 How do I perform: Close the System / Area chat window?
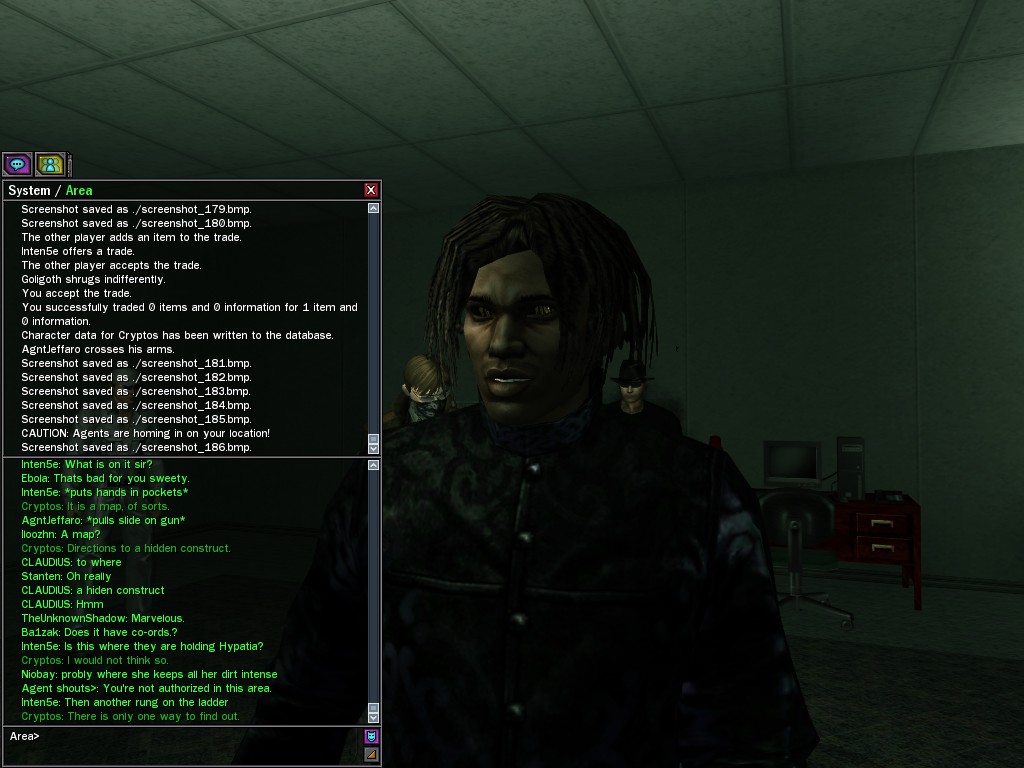point(371,190)
